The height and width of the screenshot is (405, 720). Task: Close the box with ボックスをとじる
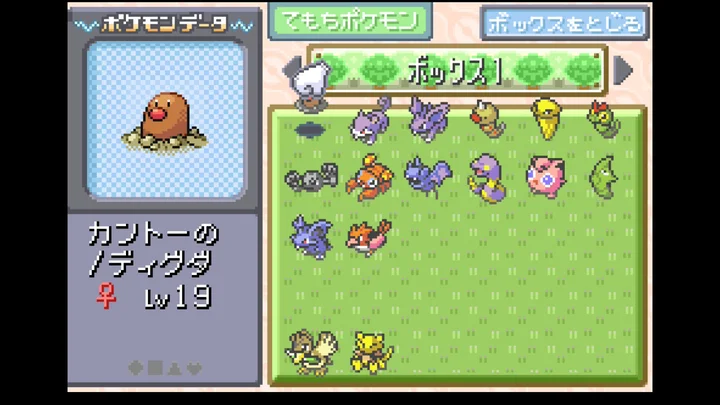coord(564,22)
